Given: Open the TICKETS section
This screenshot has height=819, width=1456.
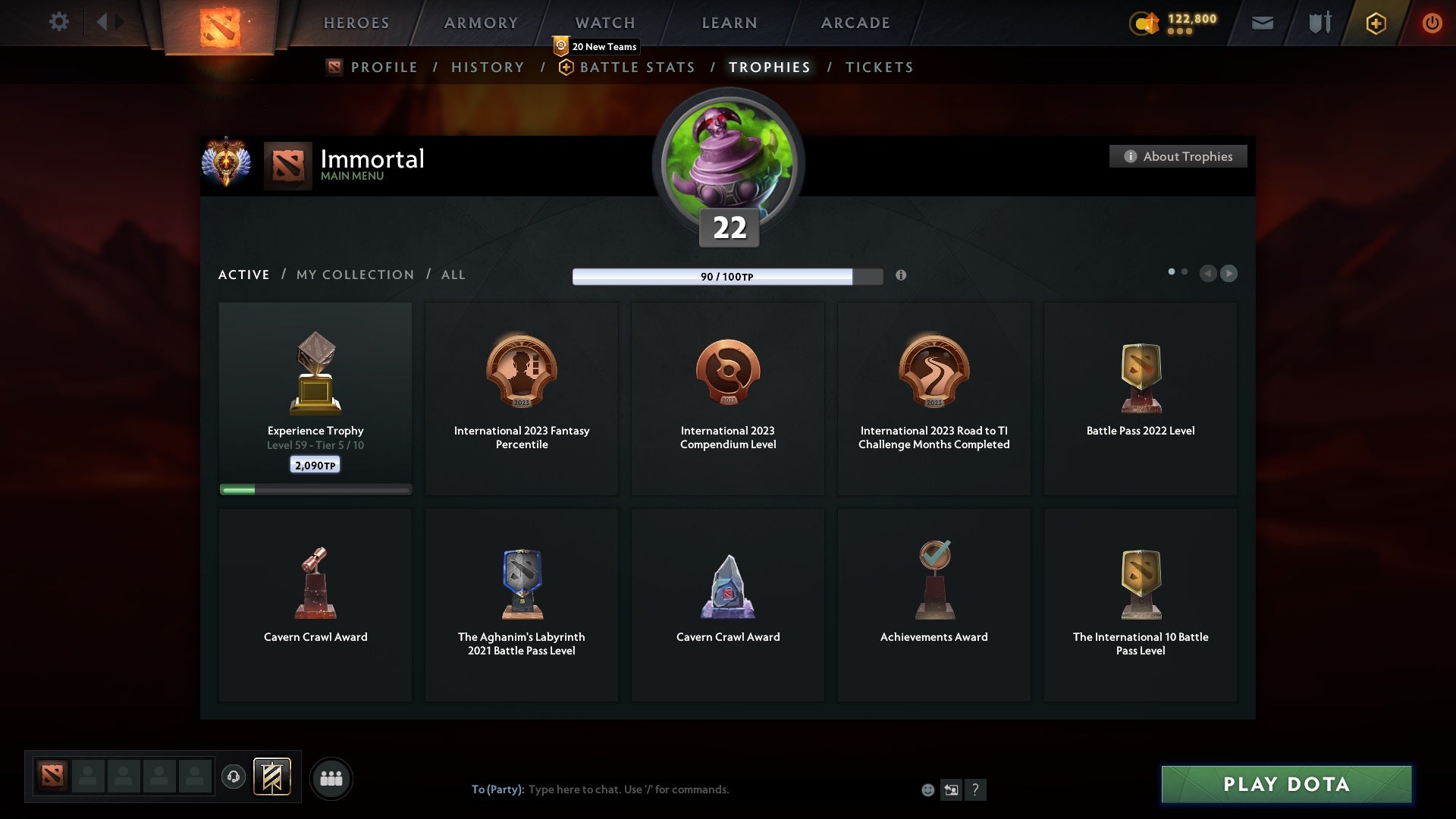Looking at the screenshot, I should [878, 67].
